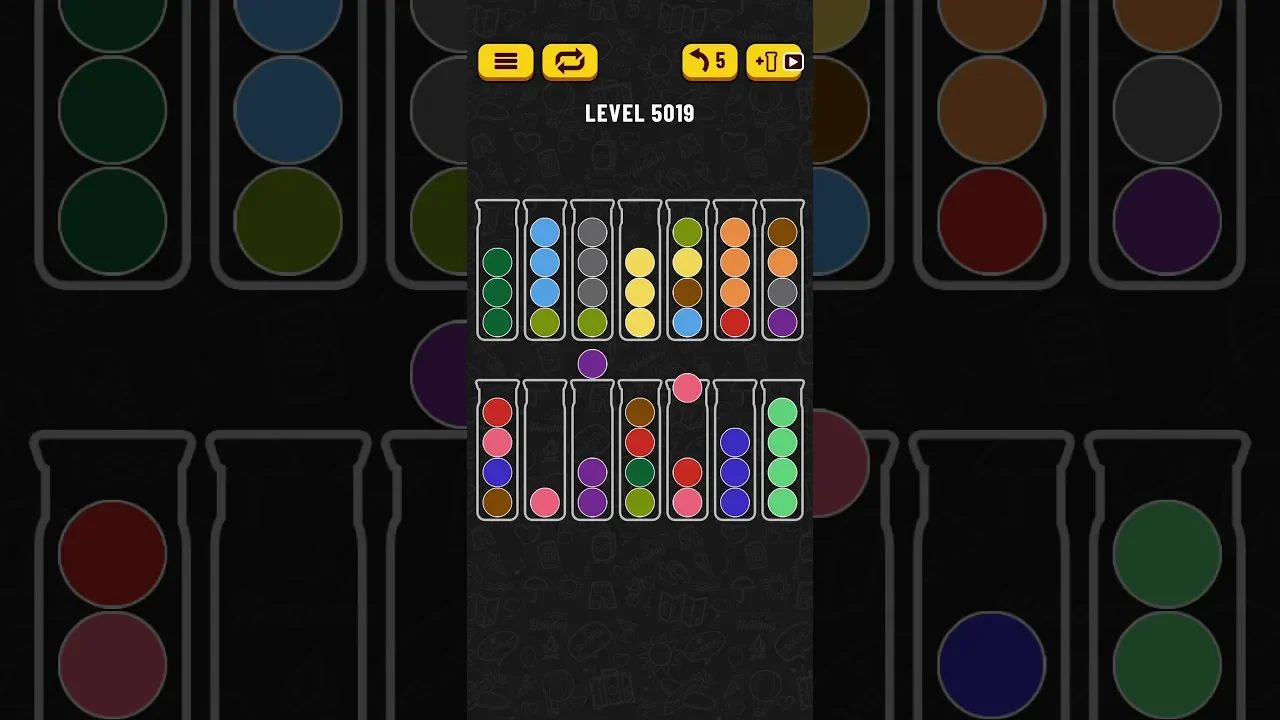Viewport: 1280px width, 720px height.
Task: Choose the full tube of light green balls
Action: pos(782,451)
